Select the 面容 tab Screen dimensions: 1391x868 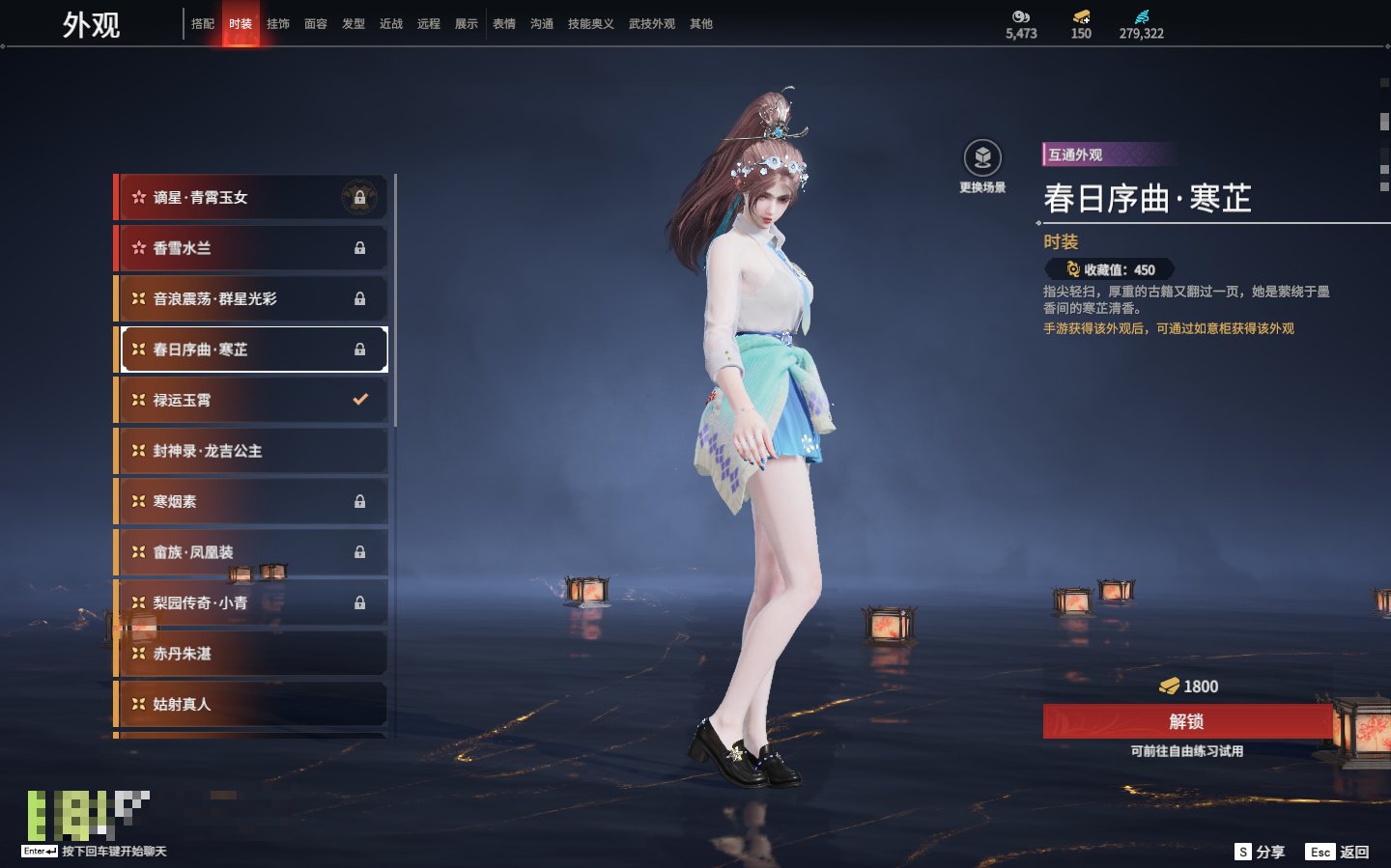coord(316,24)
